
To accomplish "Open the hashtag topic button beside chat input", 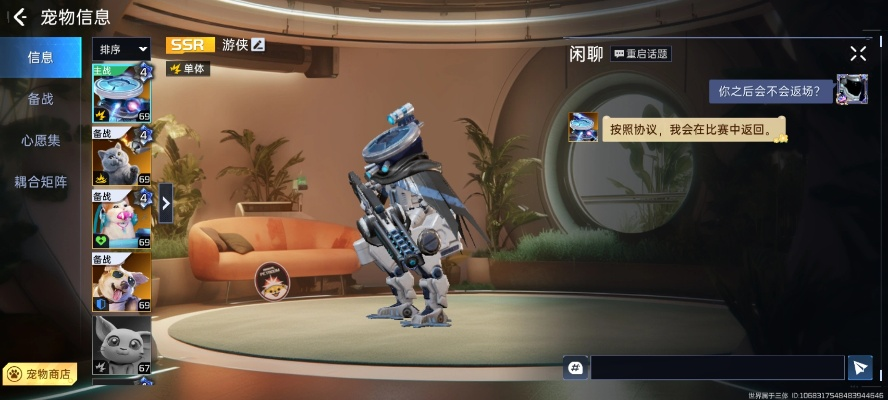I will (x=575, y=368).
